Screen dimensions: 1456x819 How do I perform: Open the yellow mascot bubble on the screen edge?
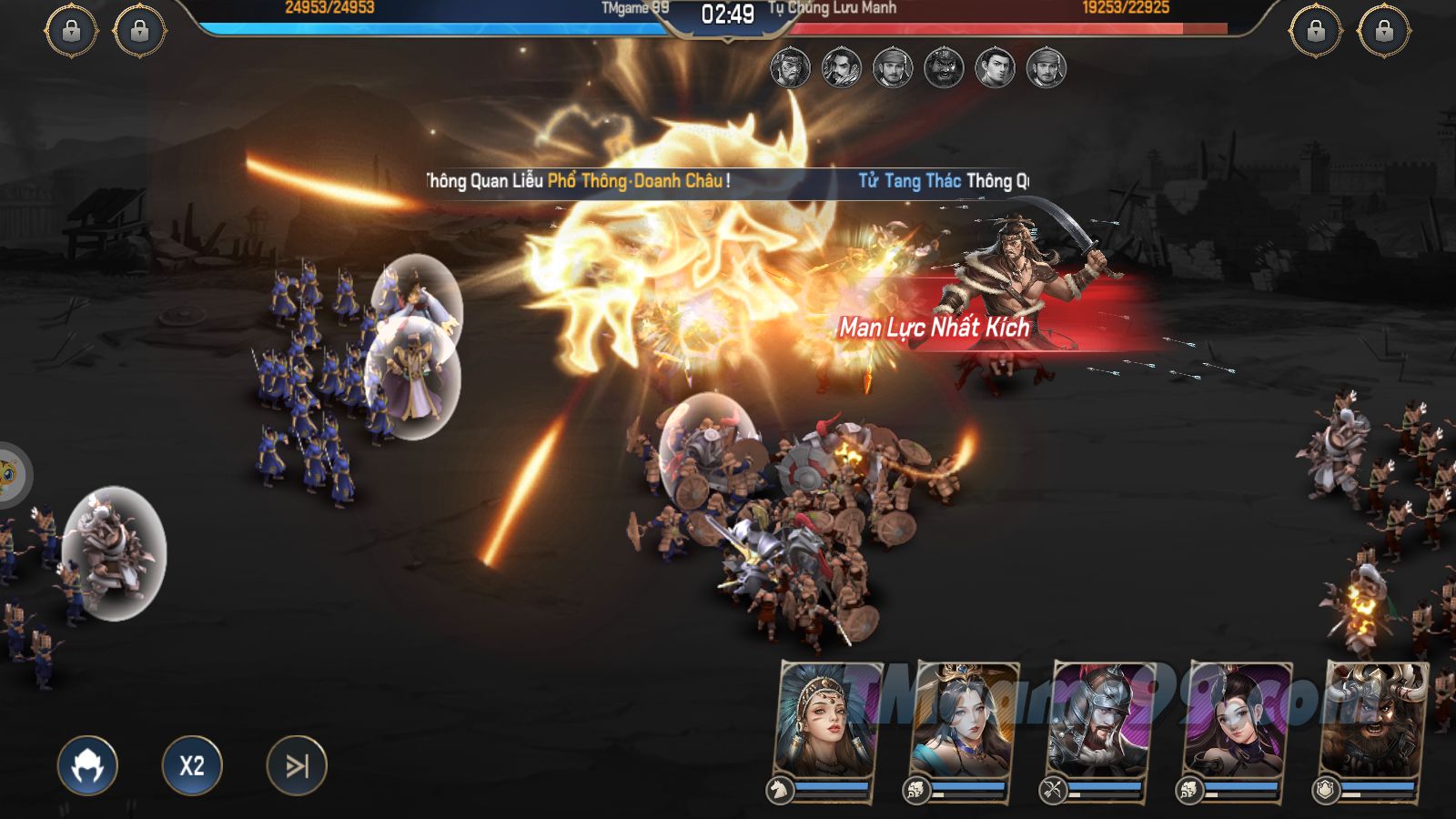click(x=9, y=473)
